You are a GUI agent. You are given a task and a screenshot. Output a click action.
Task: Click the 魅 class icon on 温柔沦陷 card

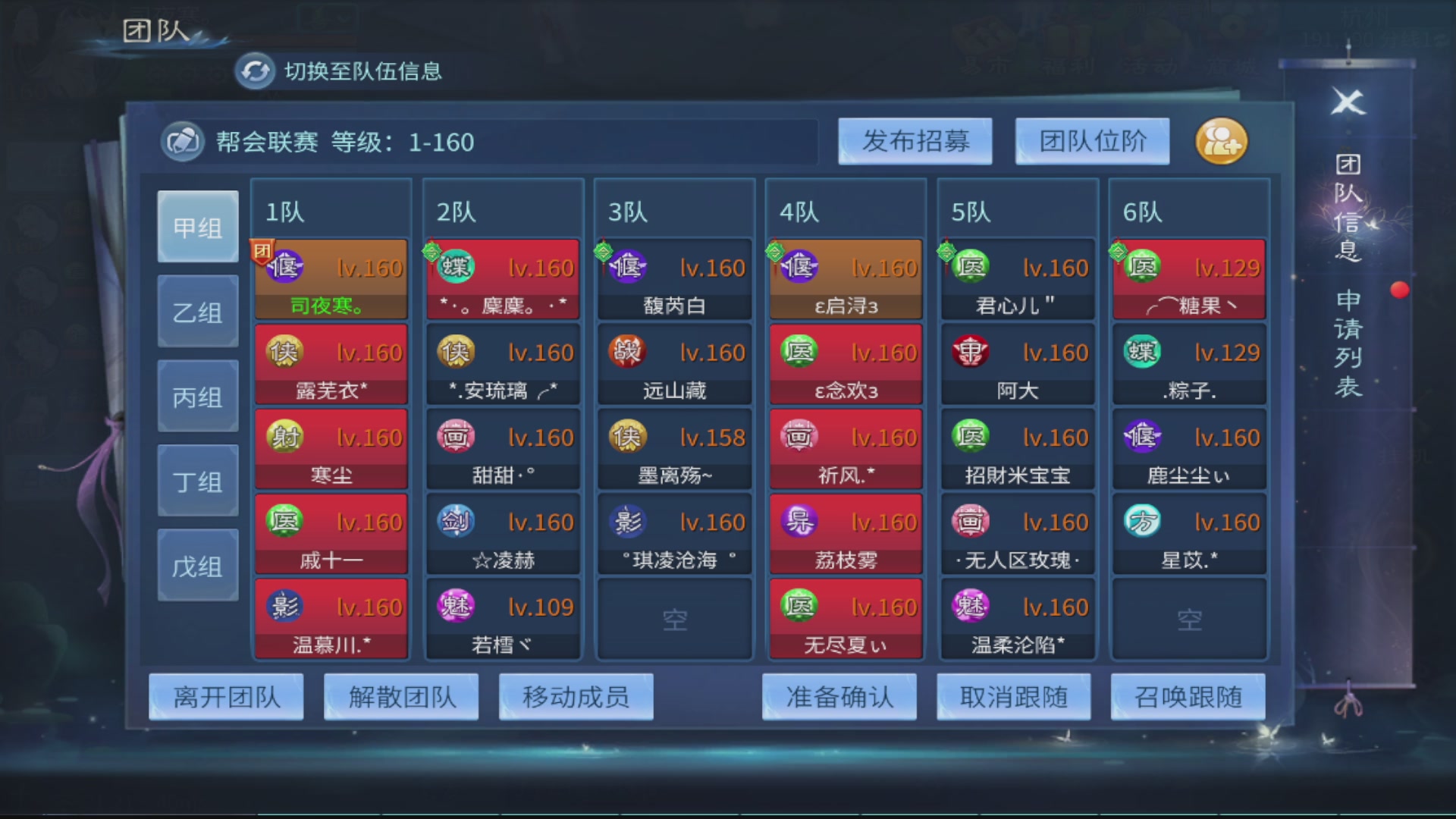pos(970,607)
